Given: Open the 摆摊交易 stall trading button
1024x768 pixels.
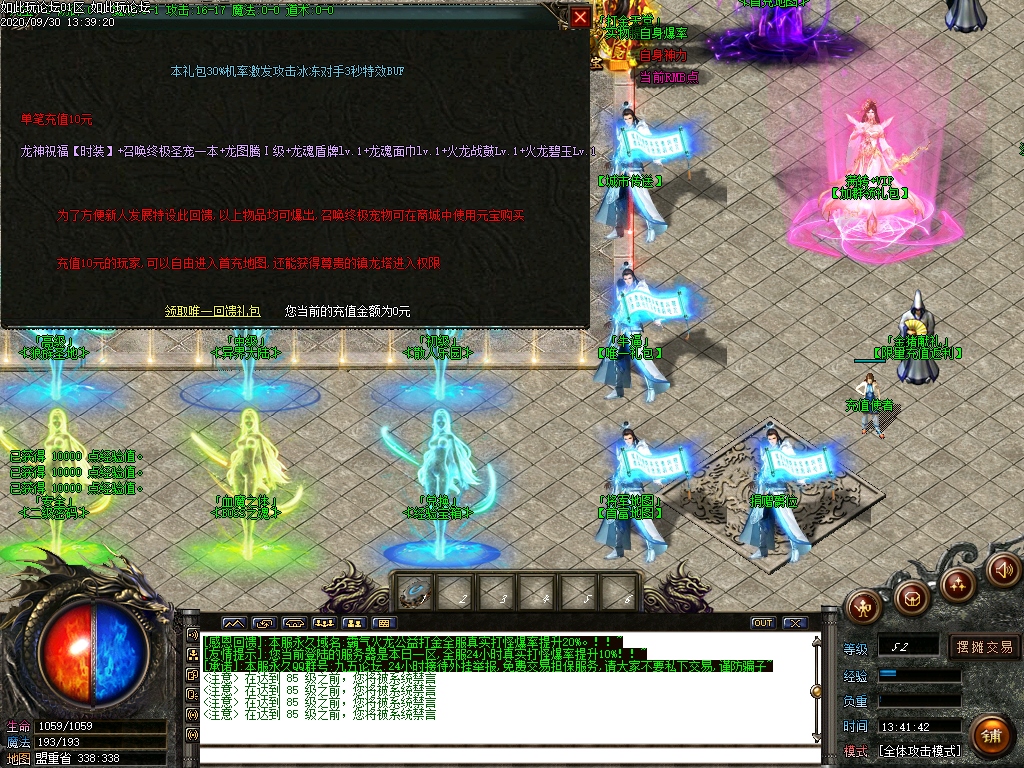Looking at the screenshot, I should coord(984,647).
